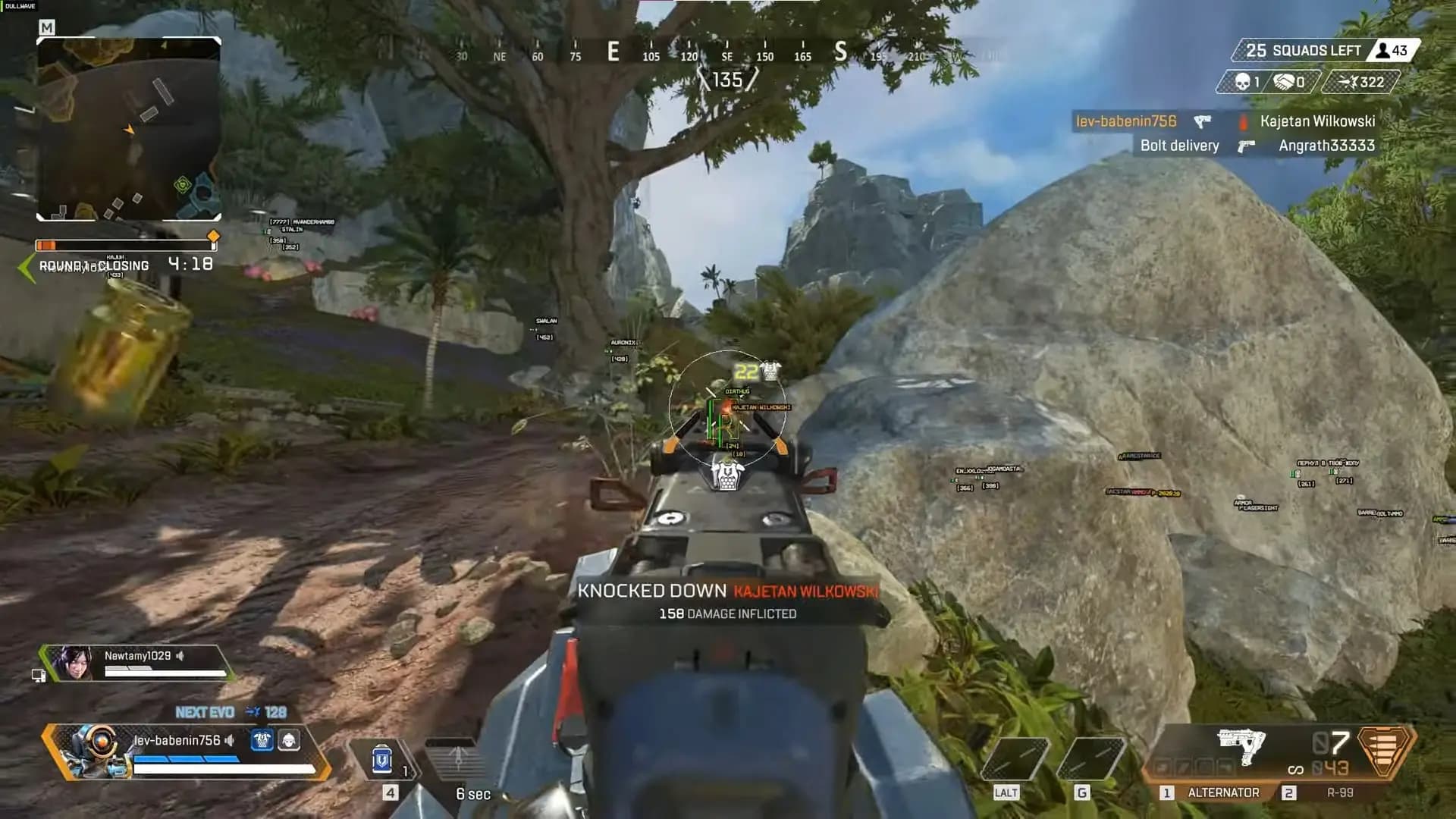The image size is (1456, 819).
Task: Activate the tactical ability on cooldown
Action: [457, 762]
